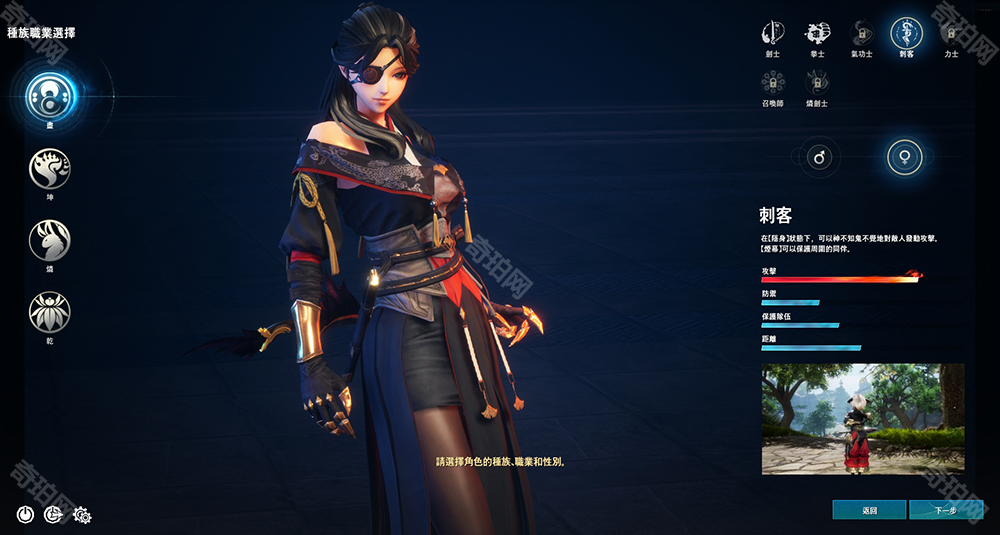Select the Kun (乾) lotus race icon
The height and width of the screenshot is (535, 1000).
pyautogui.click(x=50, y=313)
